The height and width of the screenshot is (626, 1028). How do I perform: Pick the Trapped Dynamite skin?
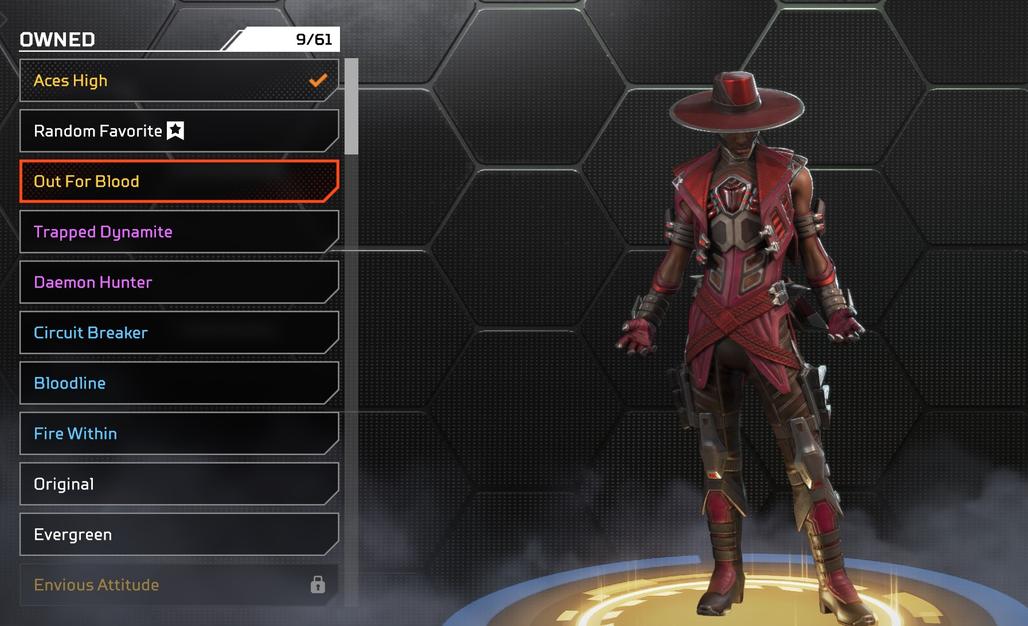(x=178, y=232)
